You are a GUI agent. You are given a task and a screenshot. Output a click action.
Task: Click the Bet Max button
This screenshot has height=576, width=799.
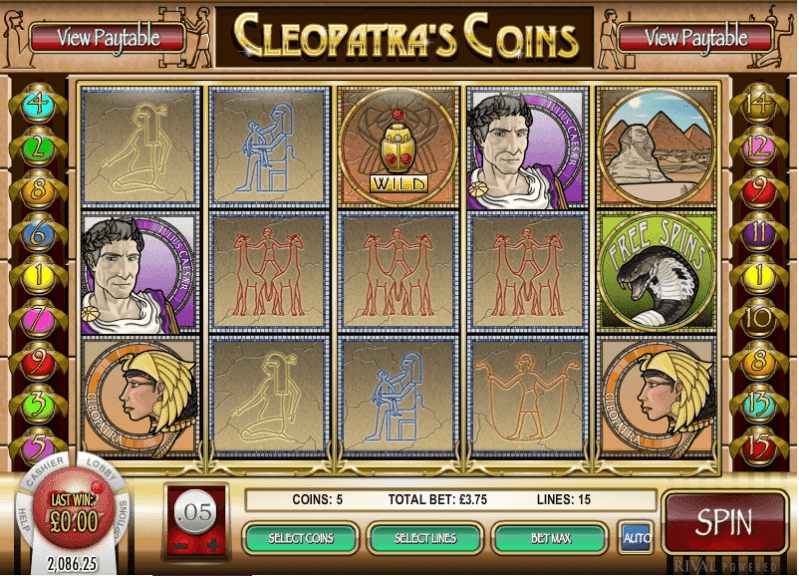click(x=550, y=538)
